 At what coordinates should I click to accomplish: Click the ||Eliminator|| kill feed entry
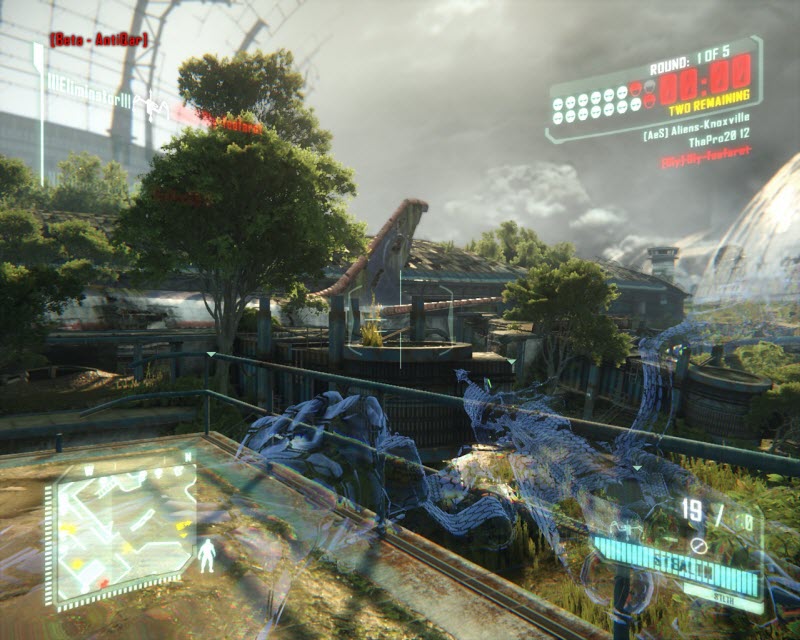tap(91, 100)
